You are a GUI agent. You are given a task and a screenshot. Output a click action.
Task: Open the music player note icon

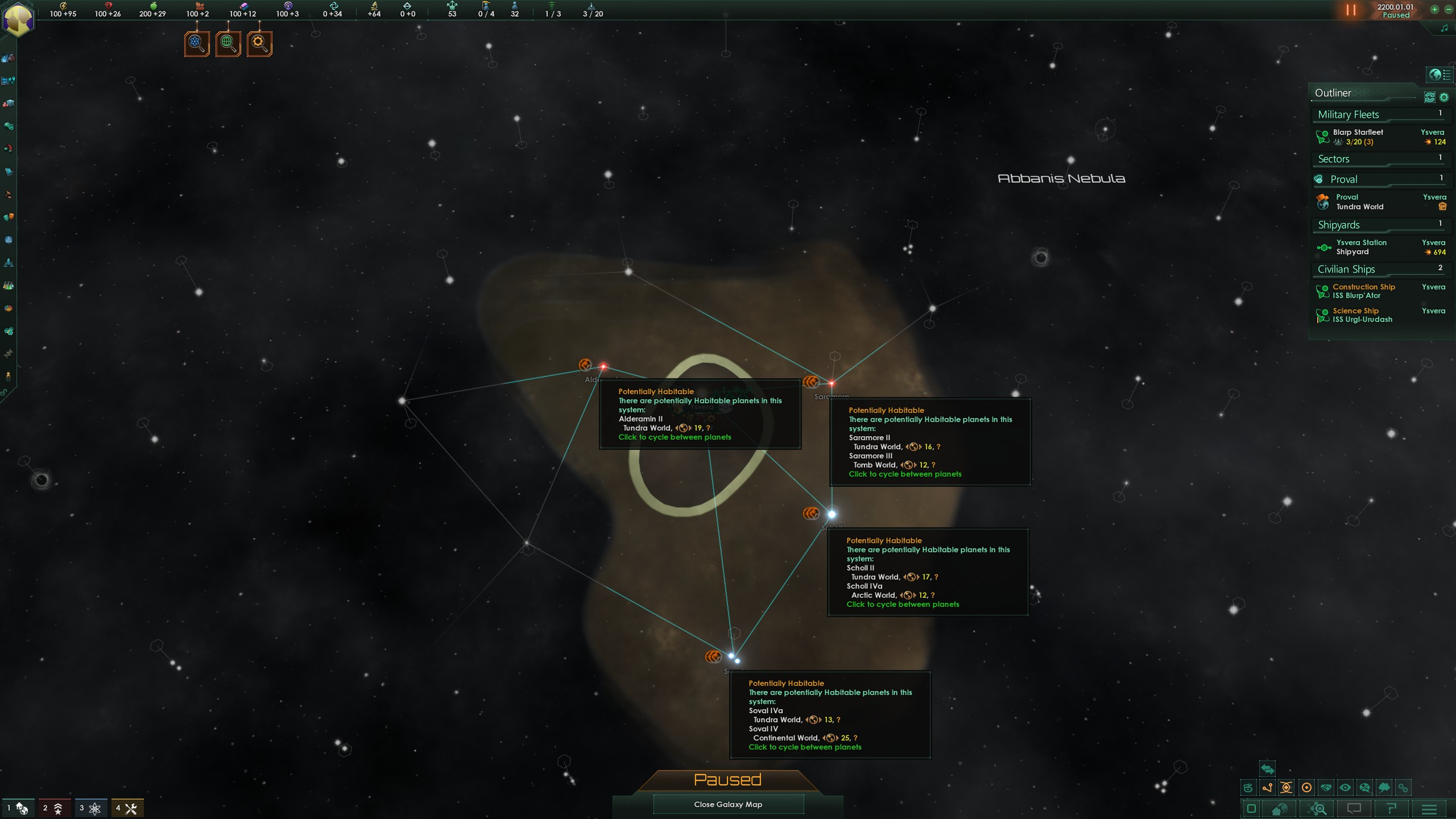coord(1444,28)
